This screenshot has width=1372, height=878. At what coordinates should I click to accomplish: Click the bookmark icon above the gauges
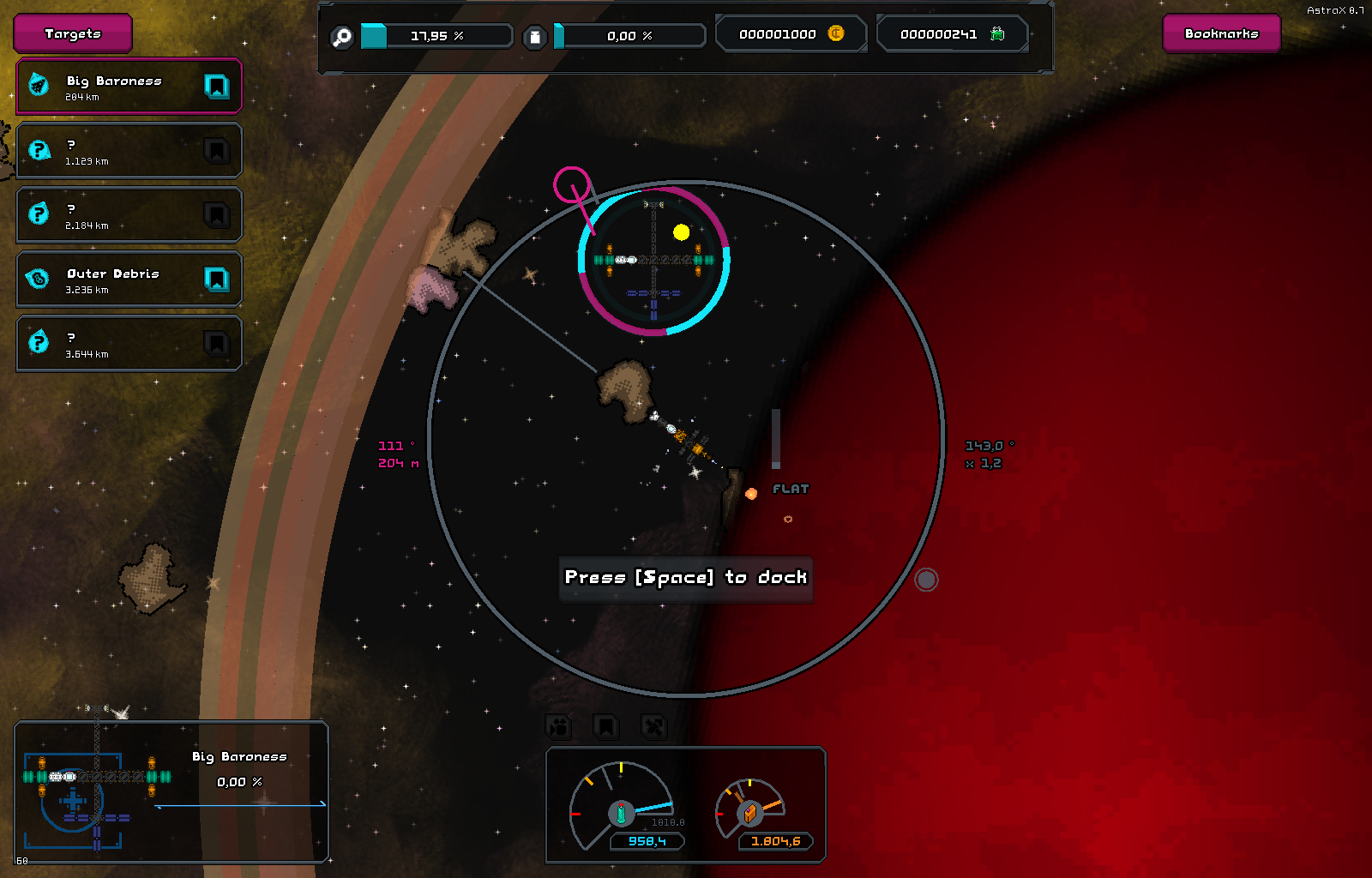click(605, 727)
